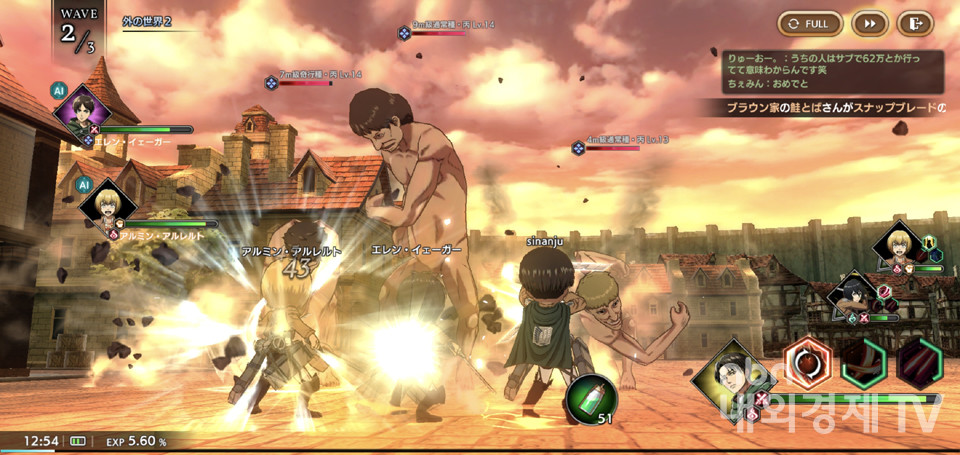Activate the fast-forward speed button
The width and height of the screenshot is (960, 455).
click(870, 23)
